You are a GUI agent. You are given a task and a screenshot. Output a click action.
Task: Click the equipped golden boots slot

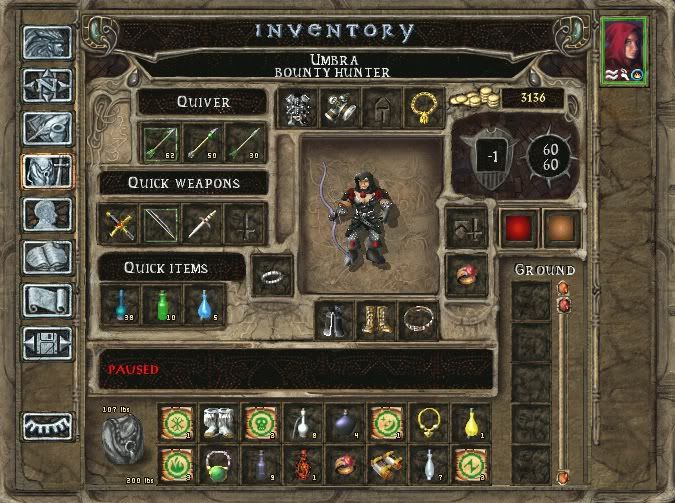(x=378, y=321)
